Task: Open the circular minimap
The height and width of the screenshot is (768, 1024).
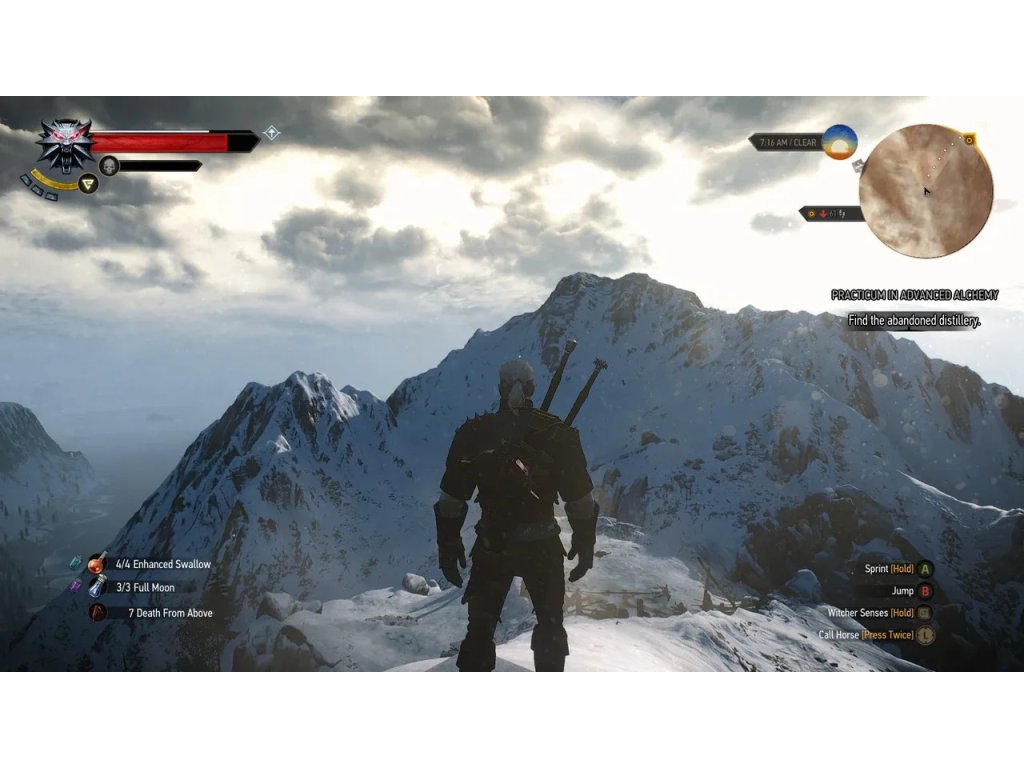Action: 925,191
